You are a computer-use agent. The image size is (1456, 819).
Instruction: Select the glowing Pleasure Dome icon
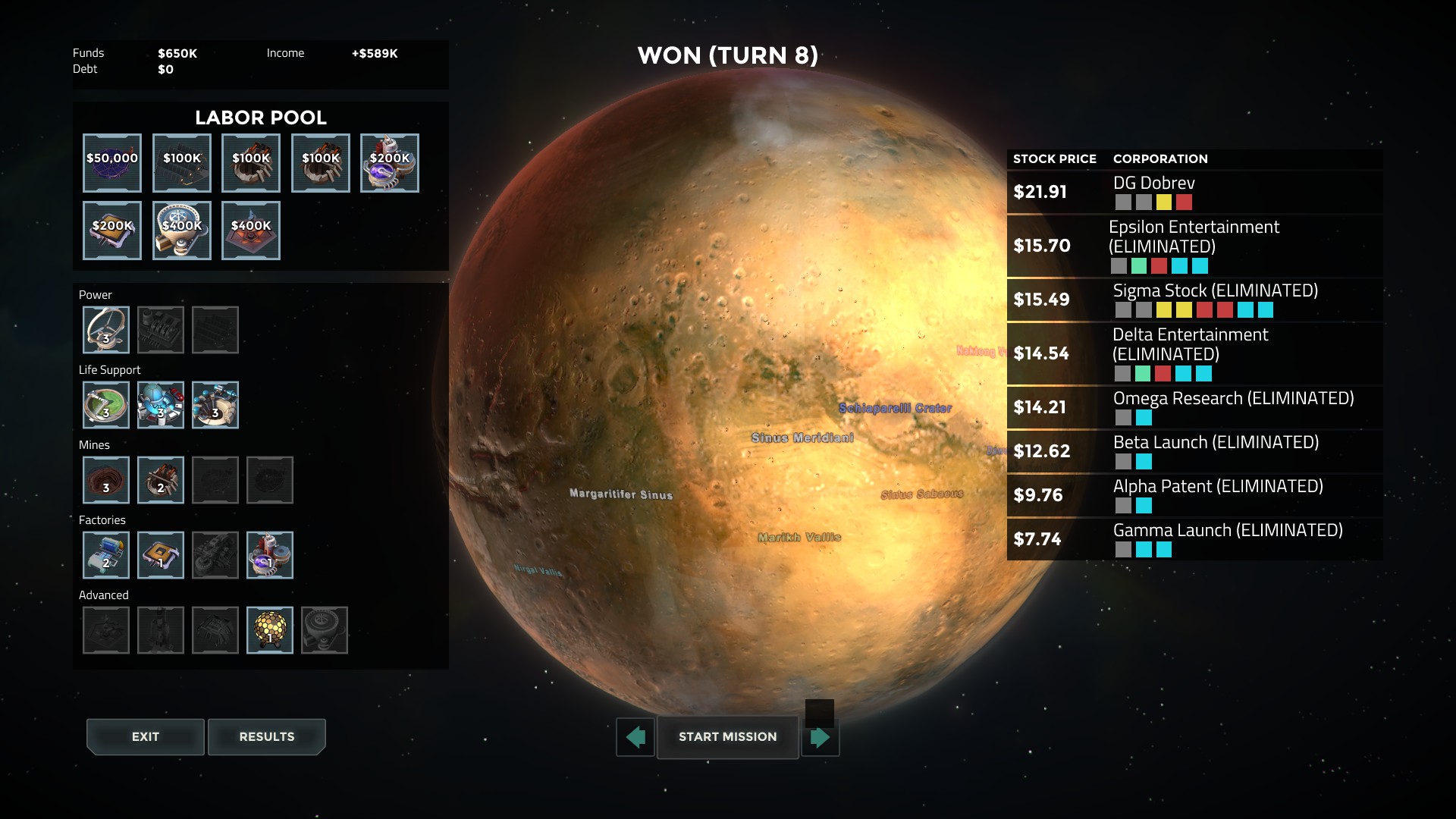[x=270, y=630]
